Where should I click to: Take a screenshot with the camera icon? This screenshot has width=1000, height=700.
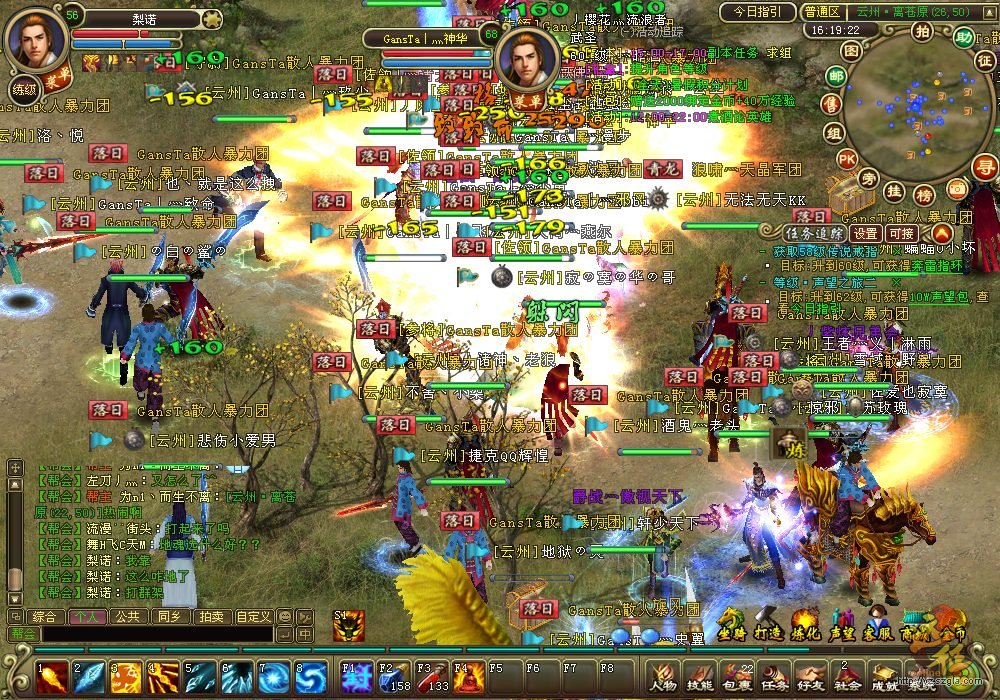point(957,188)
